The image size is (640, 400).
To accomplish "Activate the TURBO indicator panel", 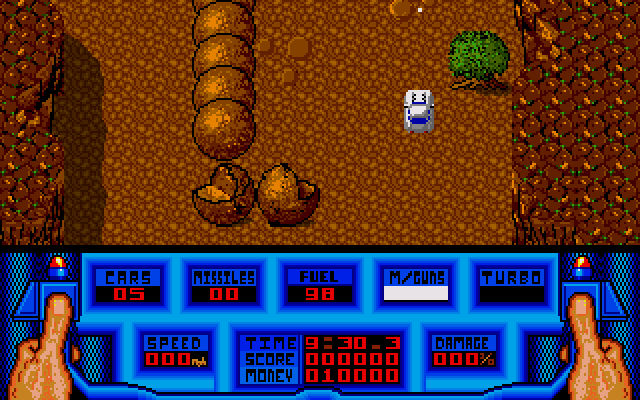I will pos(511,285).
